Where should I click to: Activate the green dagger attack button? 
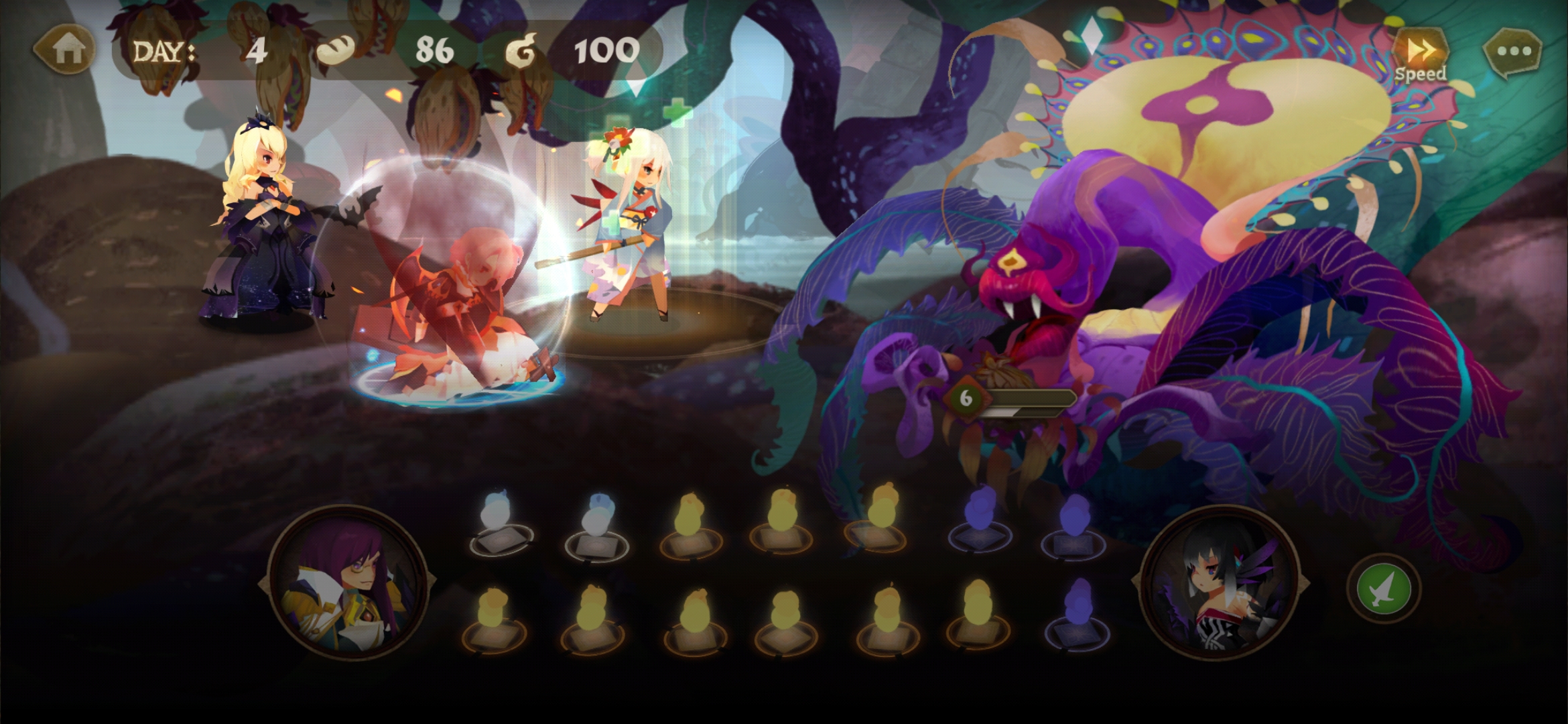(x=1383, y=589)
